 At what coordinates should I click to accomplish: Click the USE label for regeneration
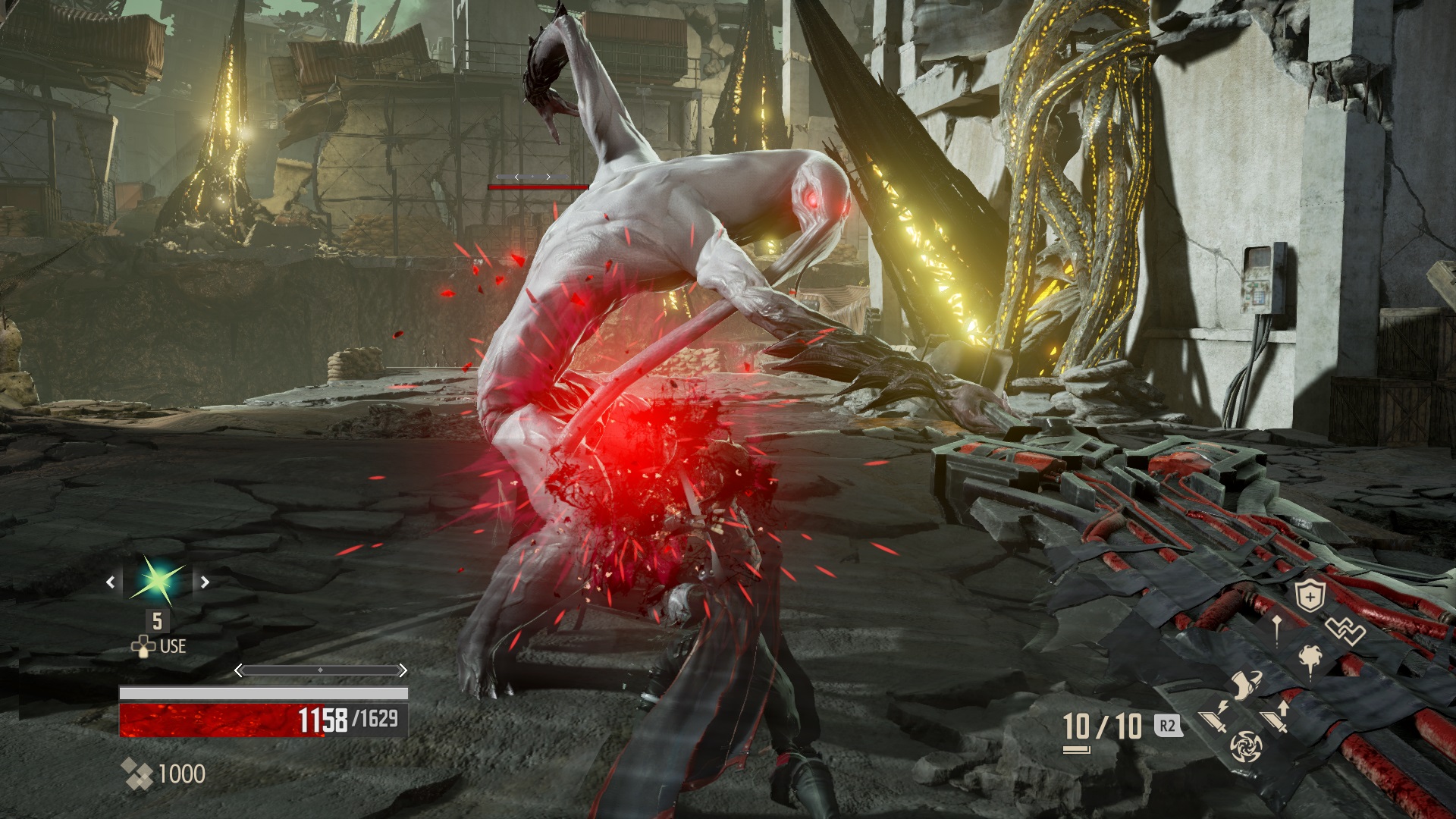[x=172, y=646]
